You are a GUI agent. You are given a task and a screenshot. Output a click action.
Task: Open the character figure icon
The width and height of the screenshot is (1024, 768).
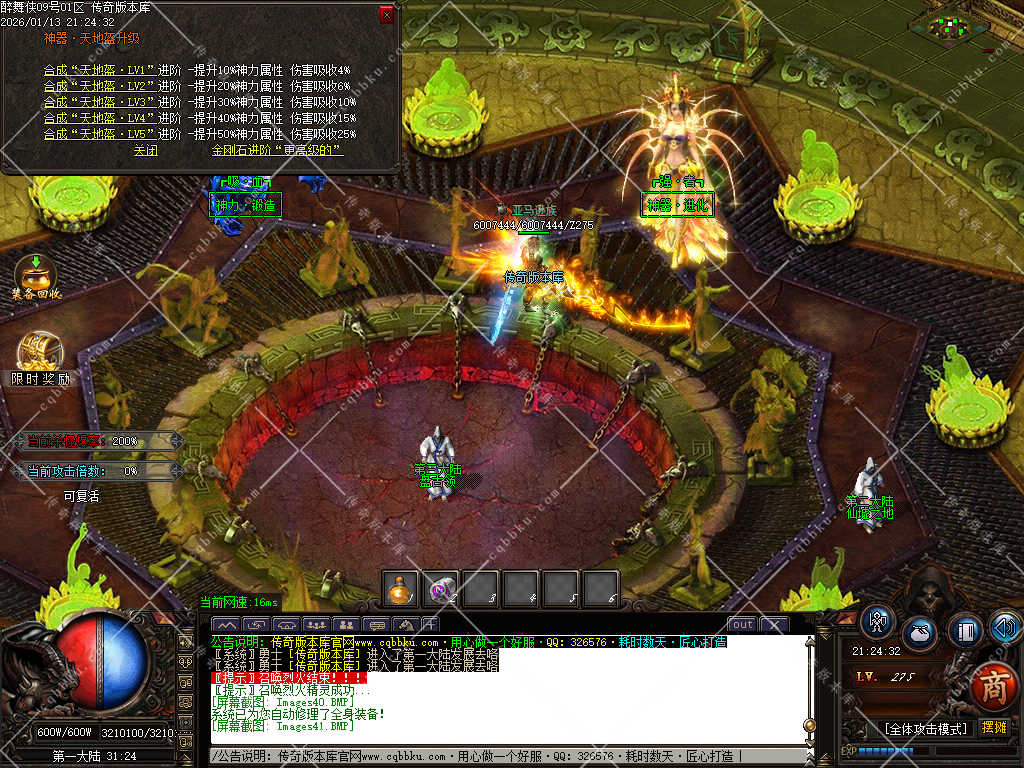click(x=877, y=622)
